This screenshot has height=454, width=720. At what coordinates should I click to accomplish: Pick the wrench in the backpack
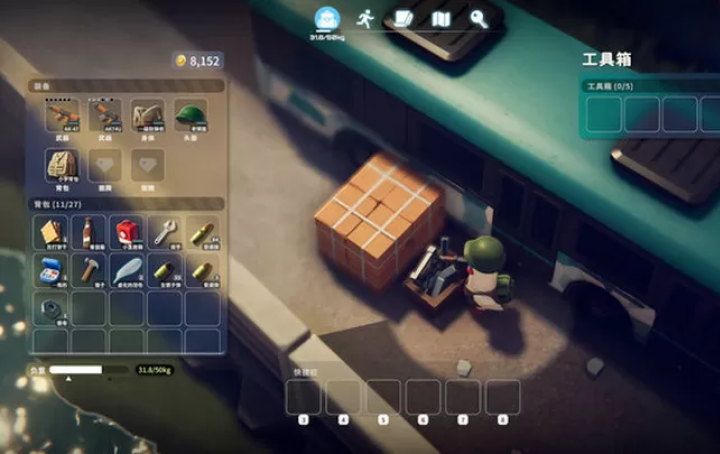(x=165, y=232)
